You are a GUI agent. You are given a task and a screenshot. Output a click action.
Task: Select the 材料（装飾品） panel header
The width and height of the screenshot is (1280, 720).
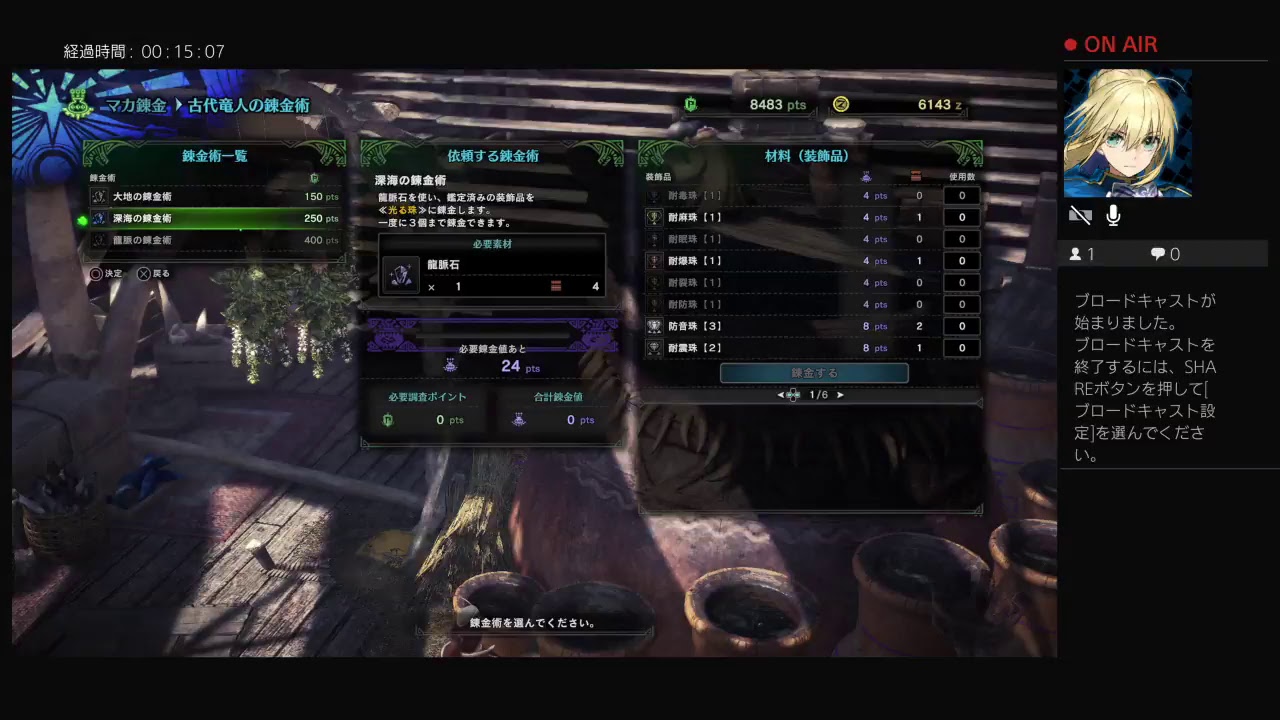pos(810,155)
